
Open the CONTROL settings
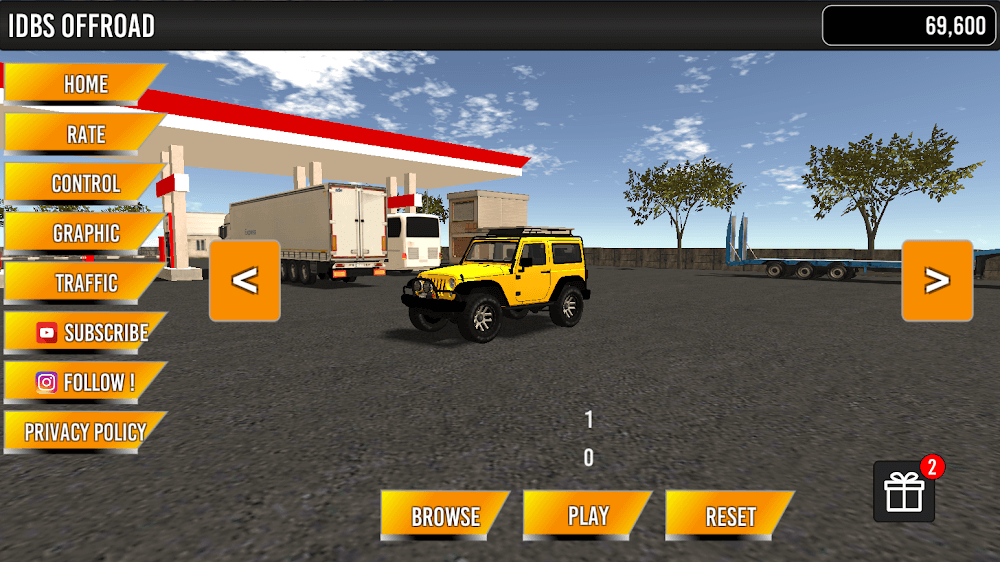click(x=85, y=184)
